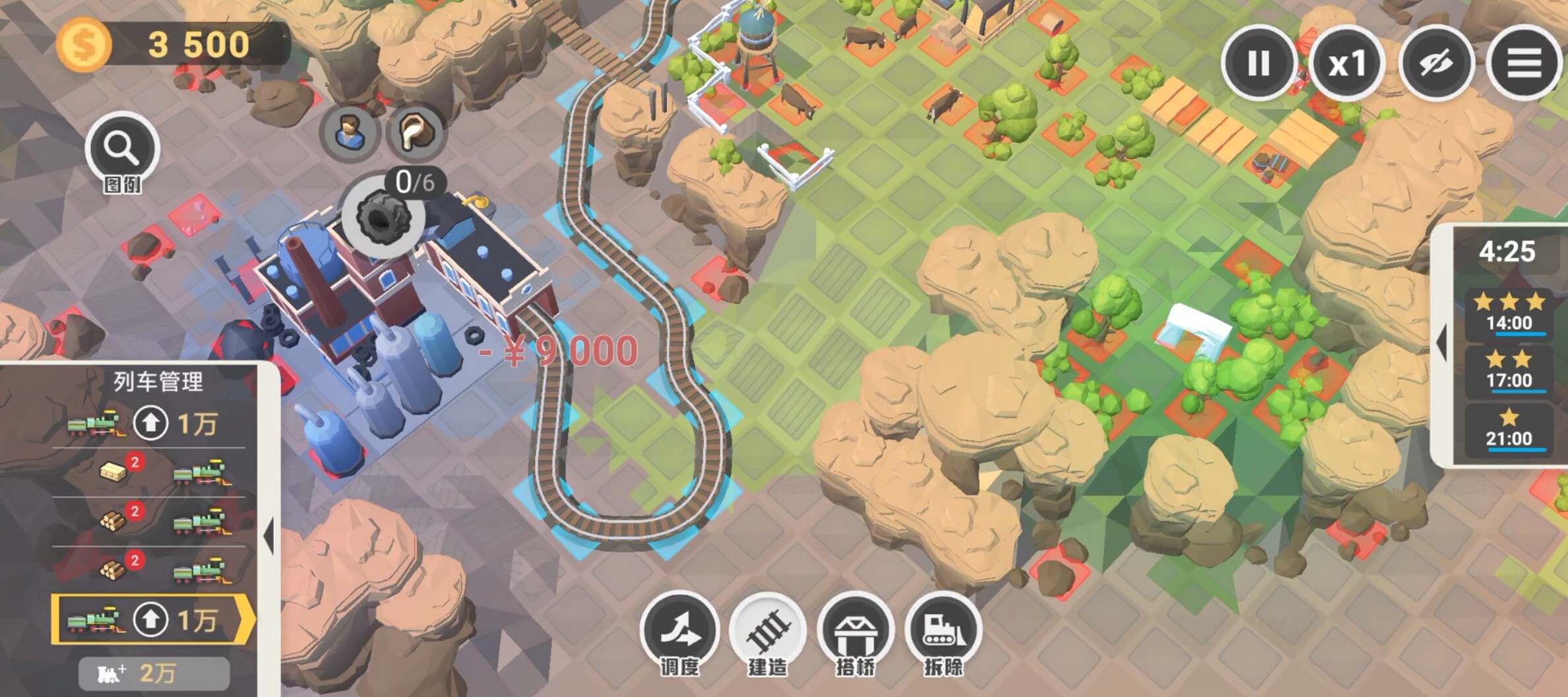Buy a new train for 2万
This screenshot has height=697, width=1568.
click(154, 673)
